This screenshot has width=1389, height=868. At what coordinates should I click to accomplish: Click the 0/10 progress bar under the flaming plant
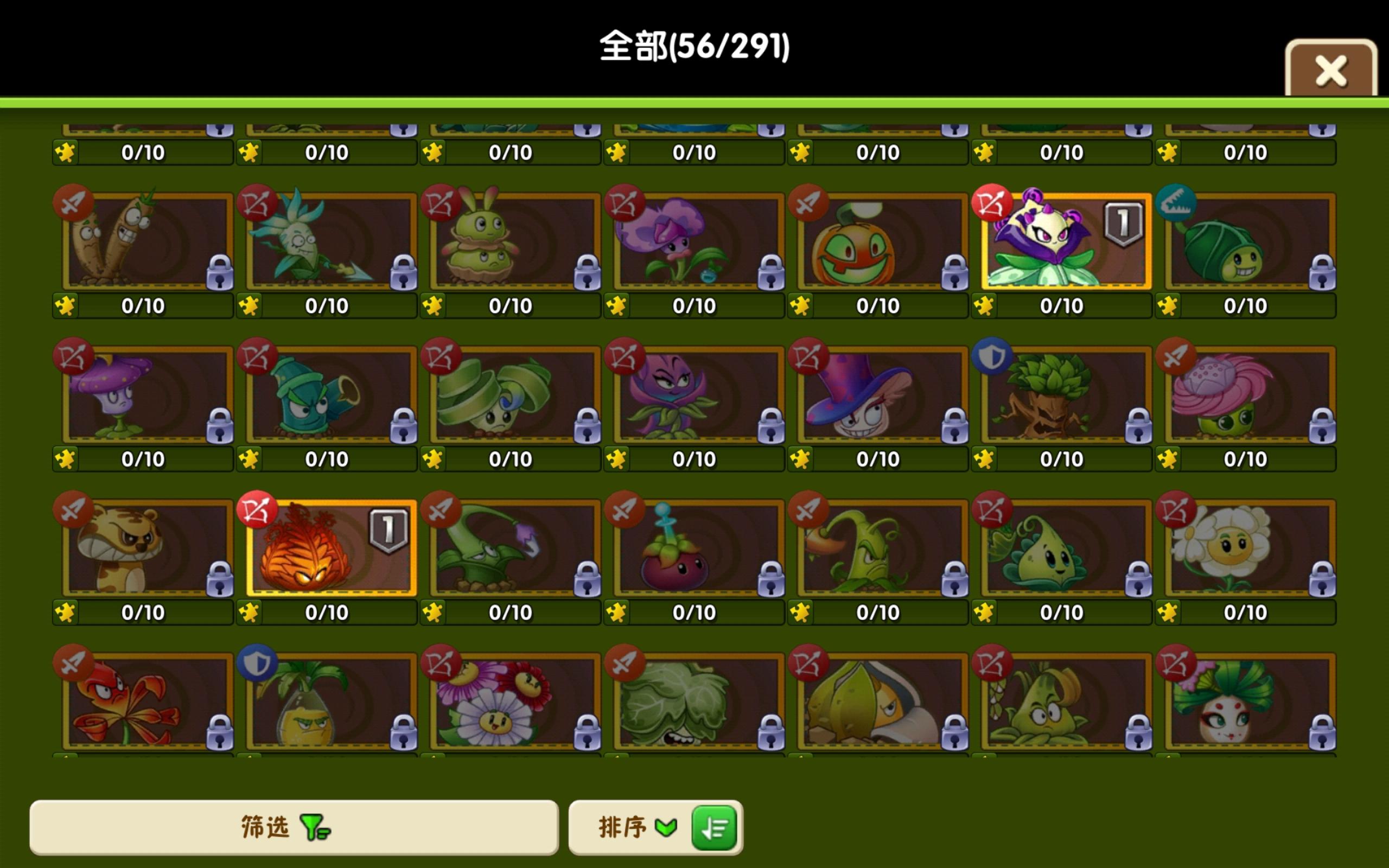pyautogui.click(x=326, y=612)
